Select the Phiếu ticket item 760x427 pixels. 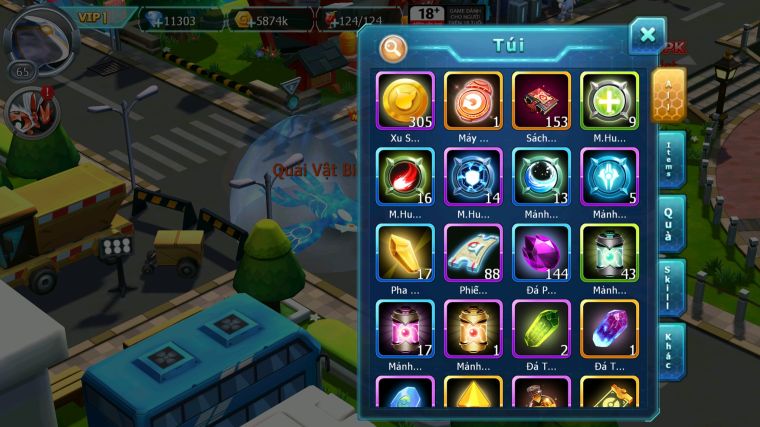click(473, 252)
